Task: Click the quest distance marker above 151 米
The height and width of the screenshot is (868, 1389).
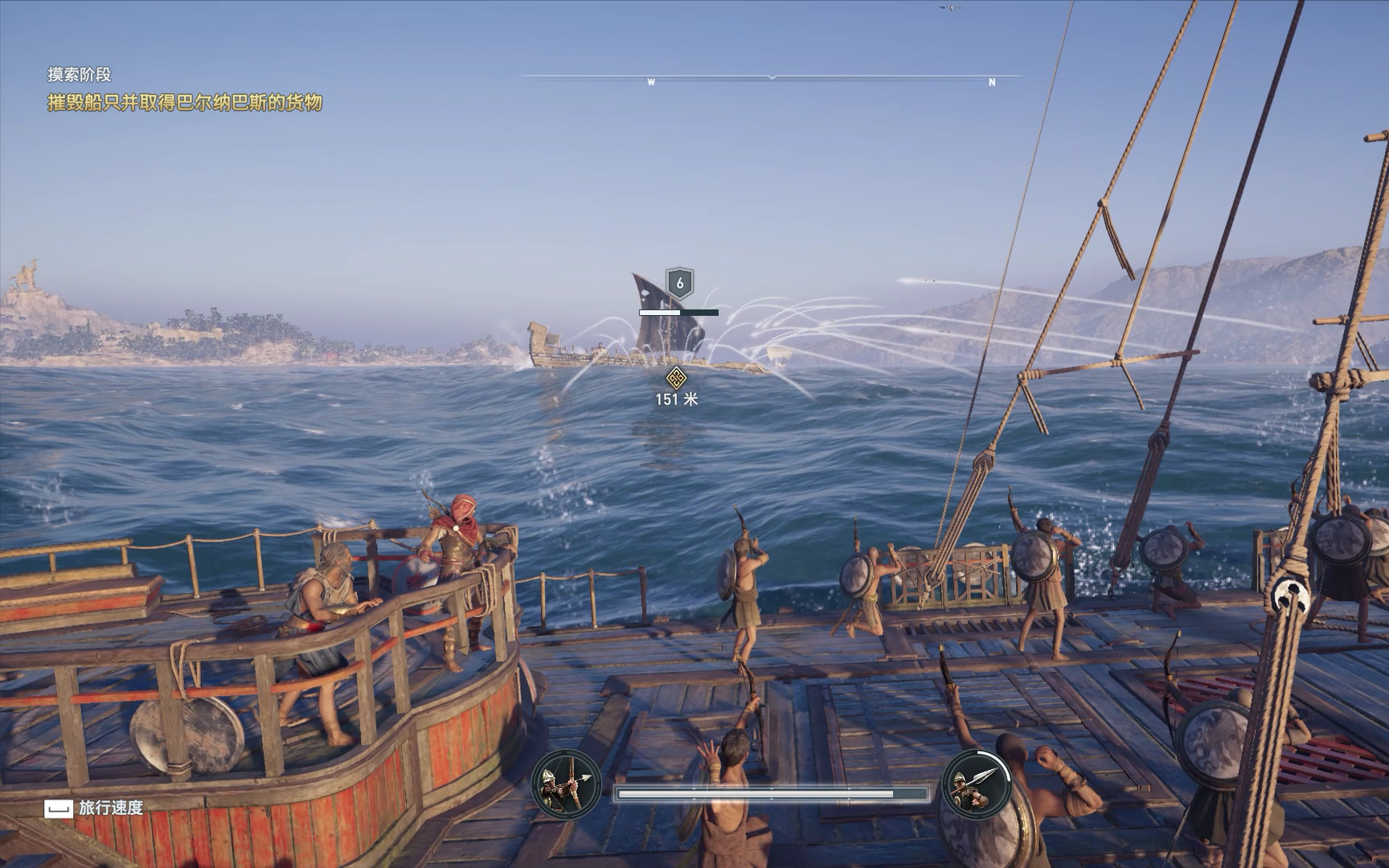Action: pyautogui.click(x=676, y=376)
